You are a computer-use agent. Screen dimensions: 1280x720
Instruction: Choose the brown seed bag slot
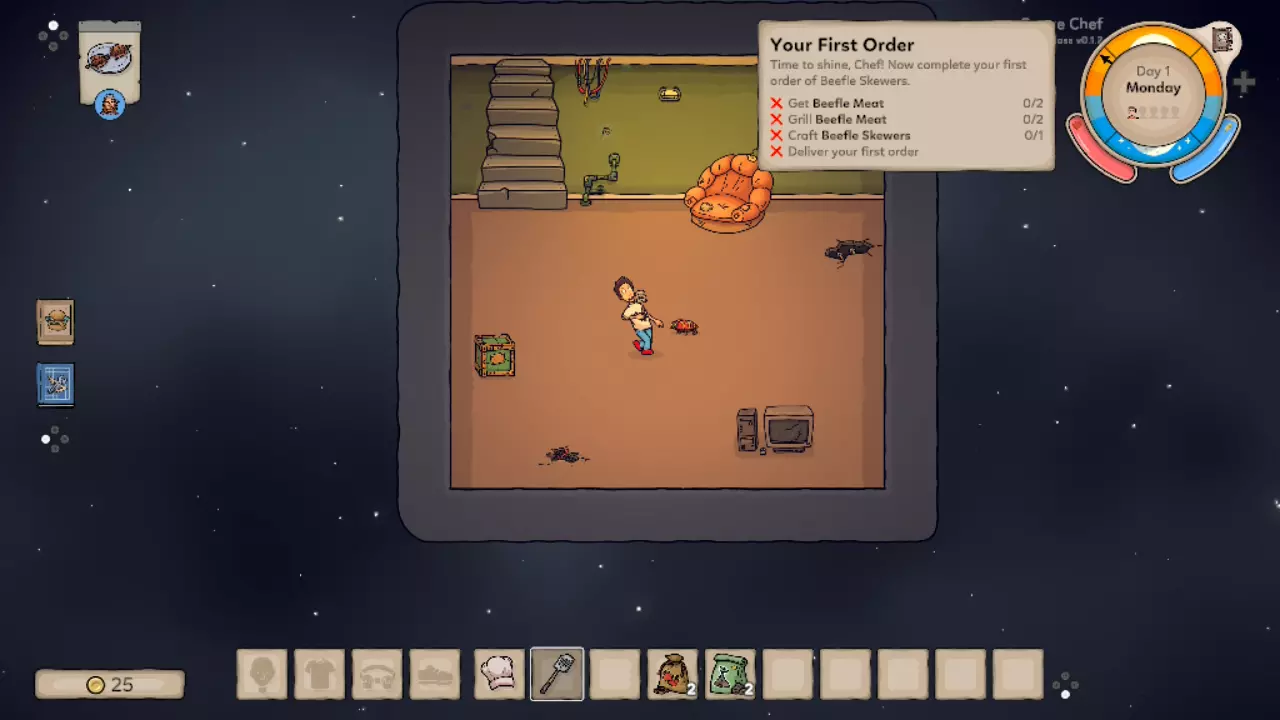(672, 674)
